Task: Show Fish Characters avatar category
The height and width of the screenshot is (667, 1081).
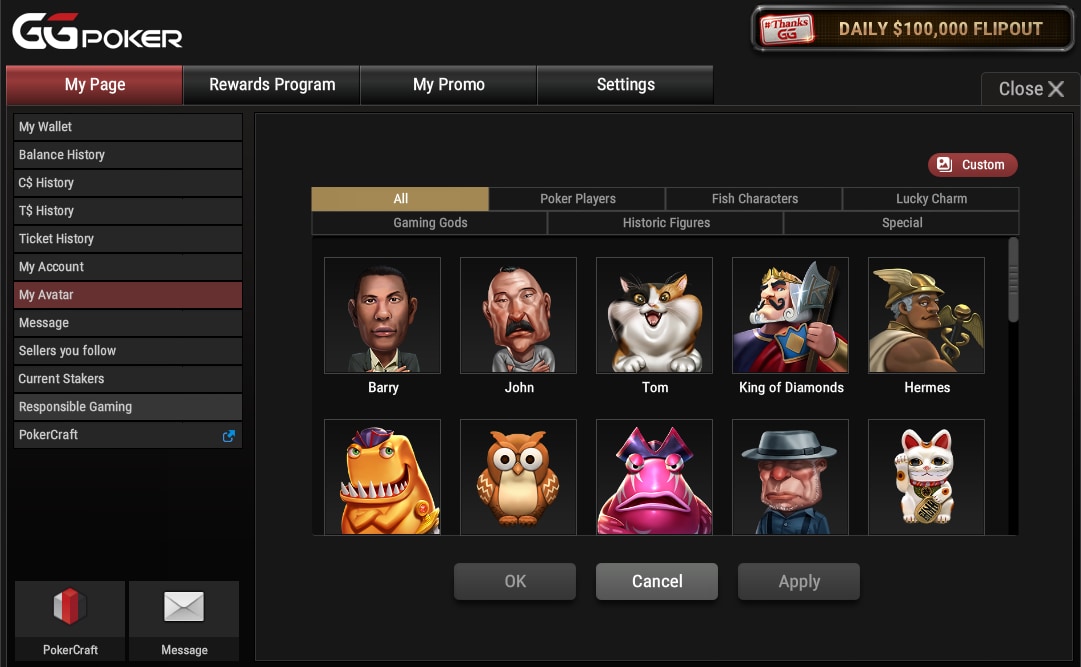Action: click(754, 199)
